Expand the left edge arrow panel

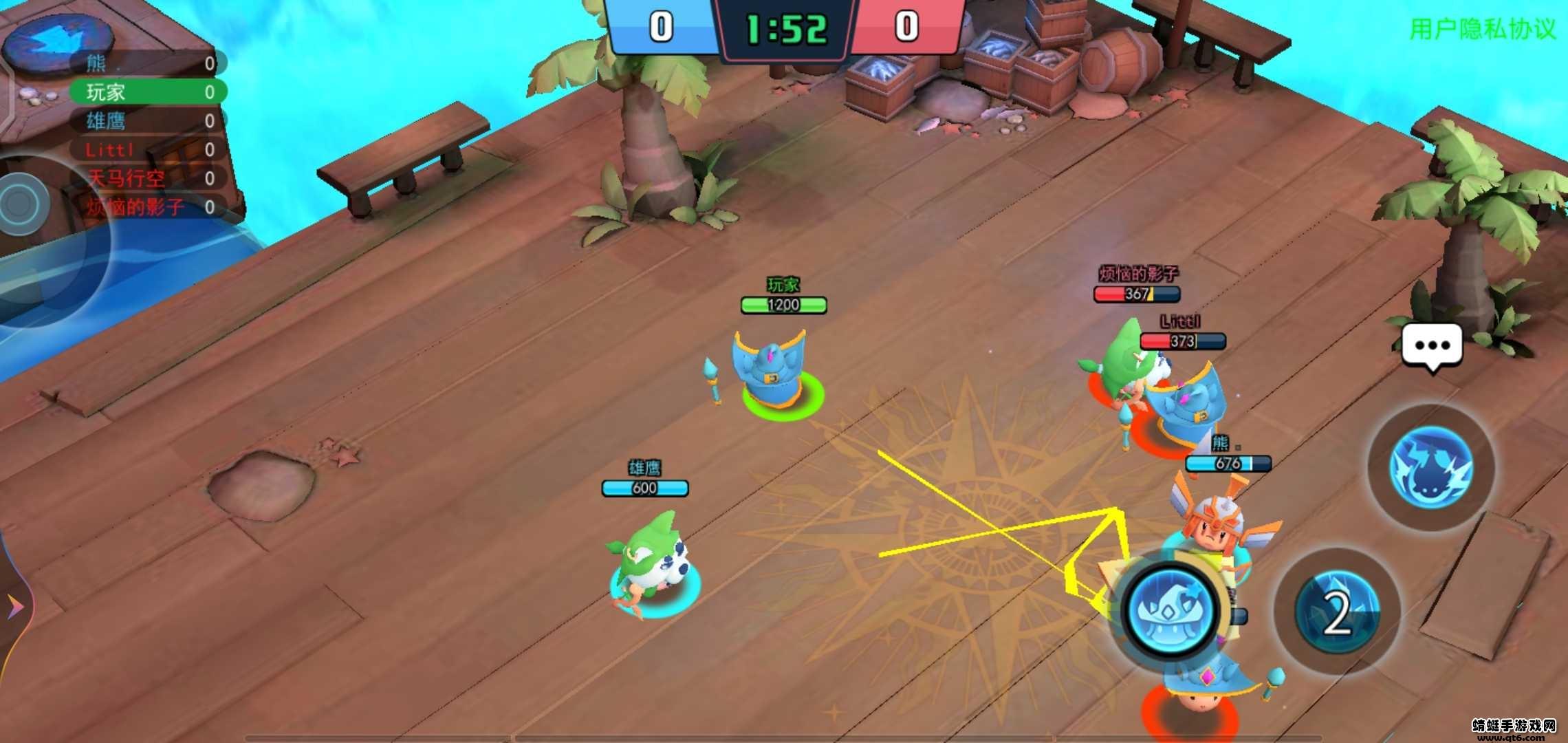14,606
